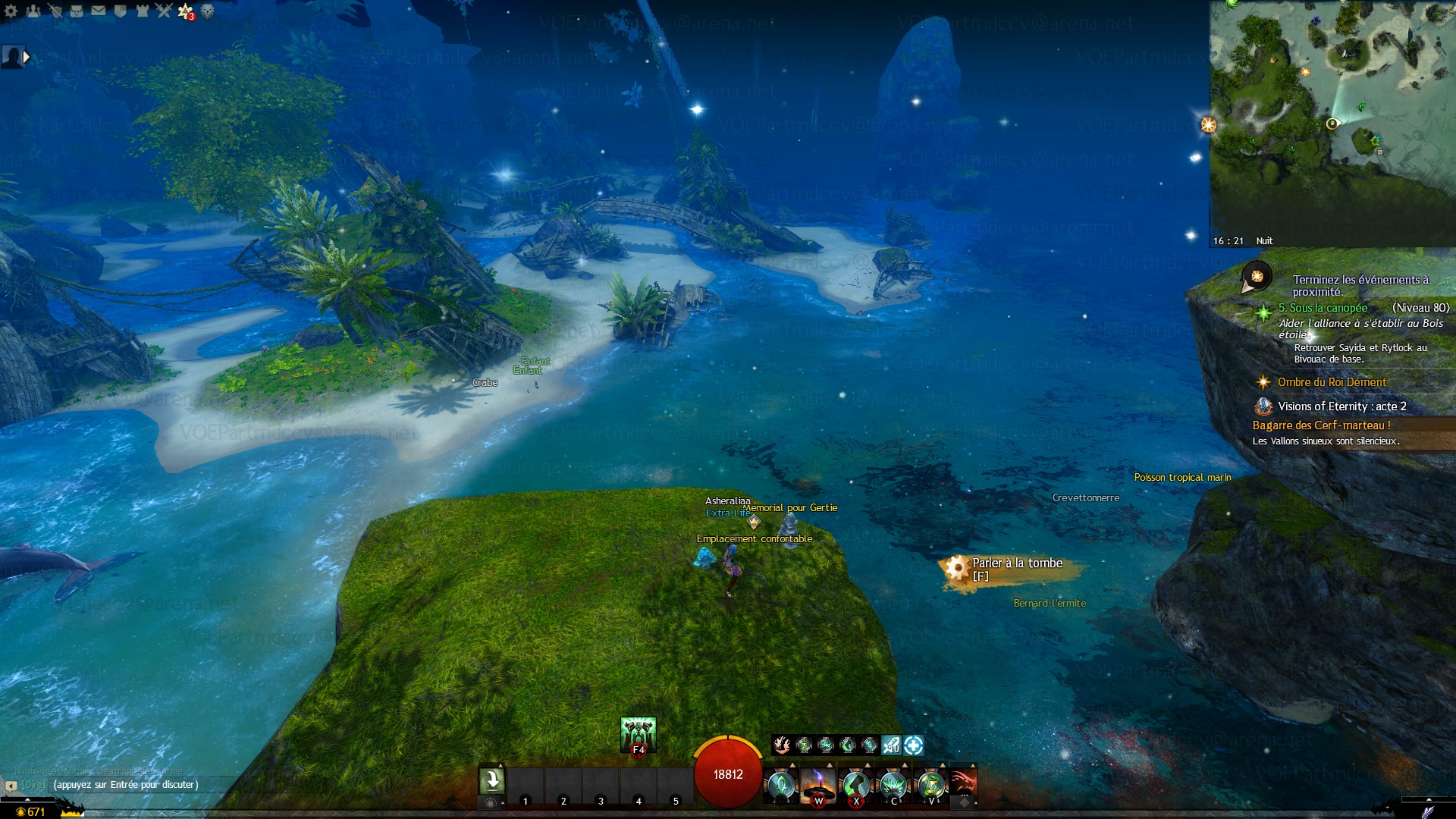
Task: Click the chat input field
Action: click(x=125, y=785)
